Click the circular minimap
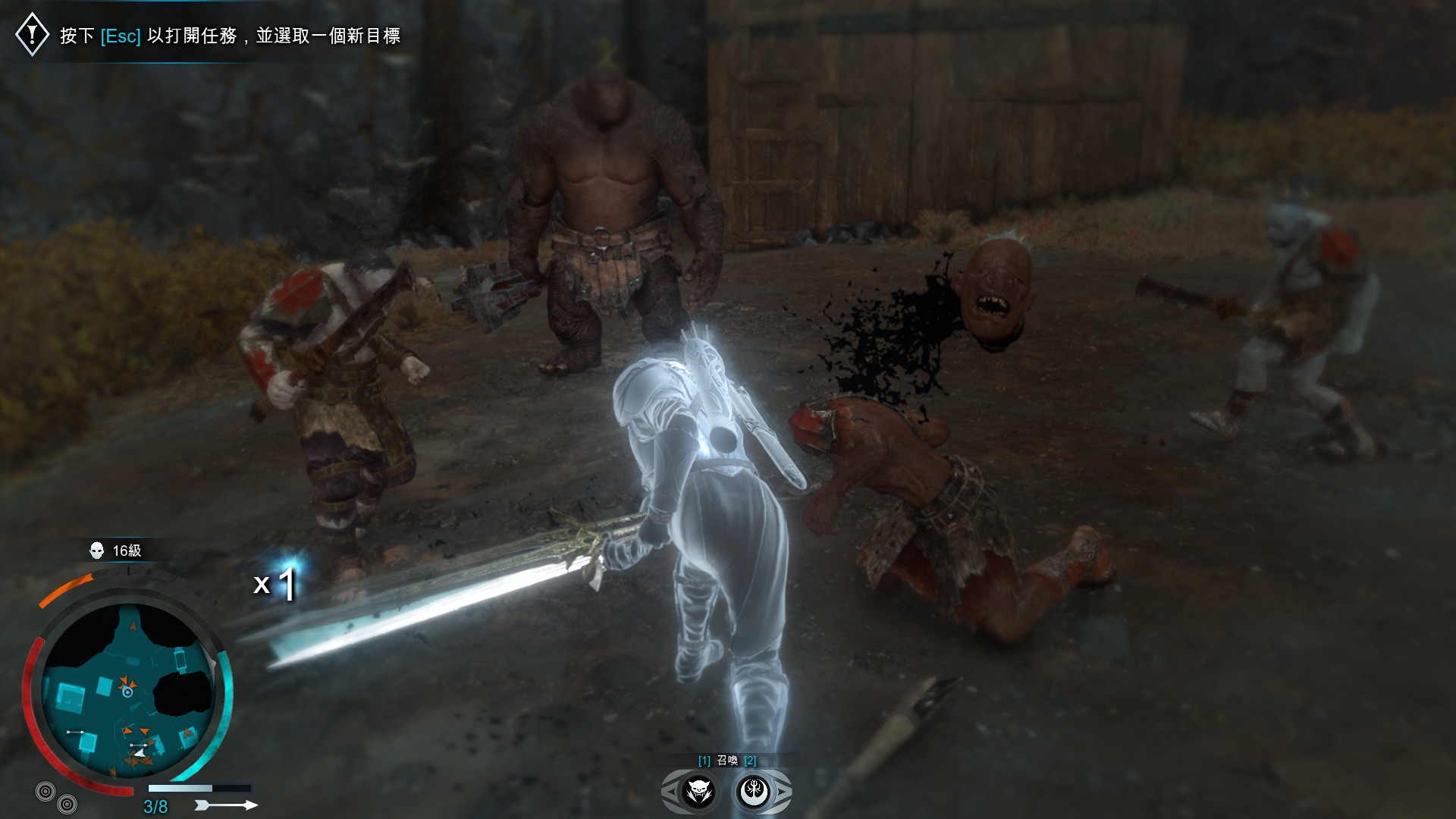Screen dimensions: 1456x819 (x=127, y=689)
